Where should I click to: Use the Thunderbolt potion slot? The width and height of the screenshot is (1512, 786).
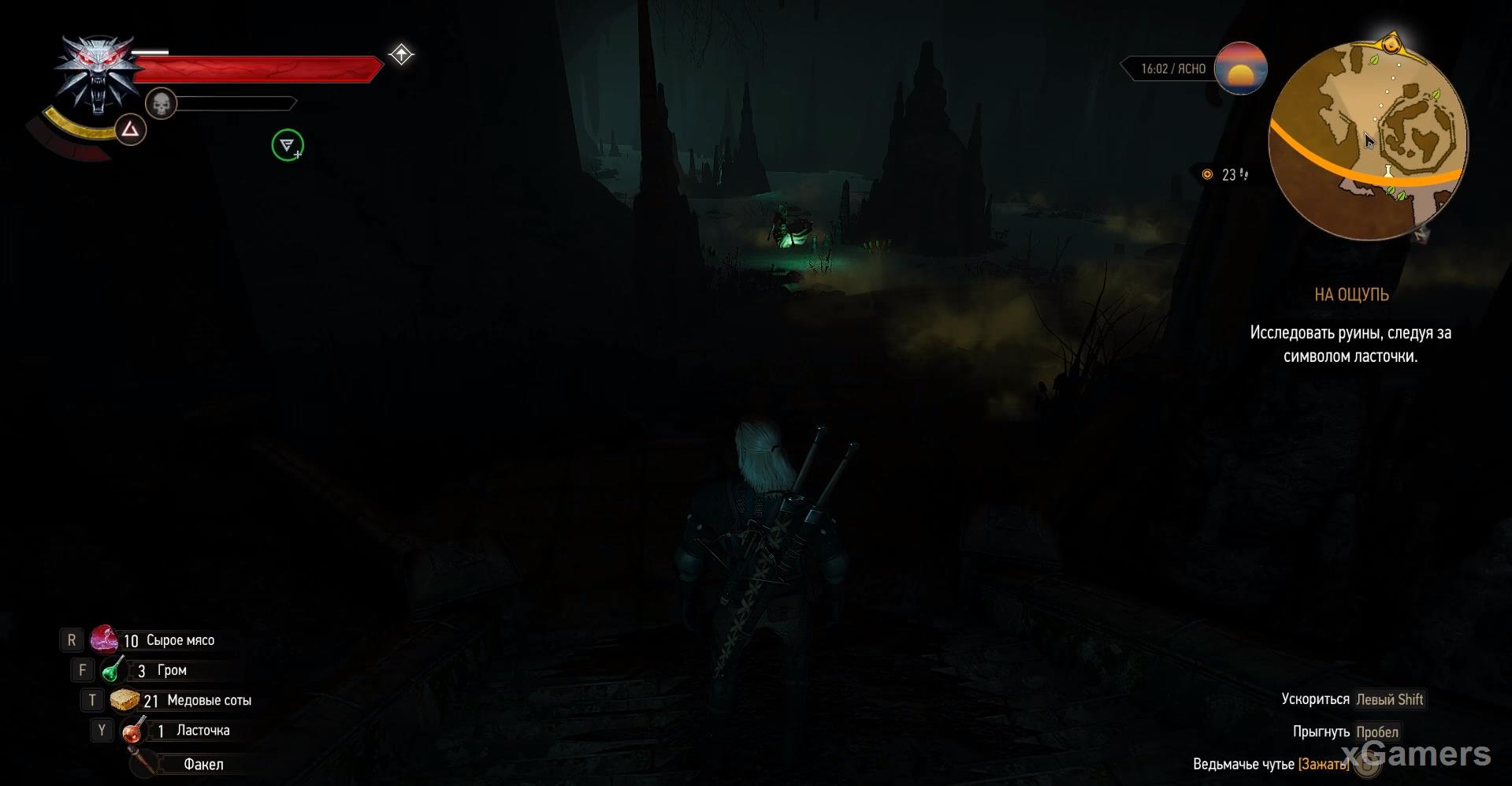point(113,670)
